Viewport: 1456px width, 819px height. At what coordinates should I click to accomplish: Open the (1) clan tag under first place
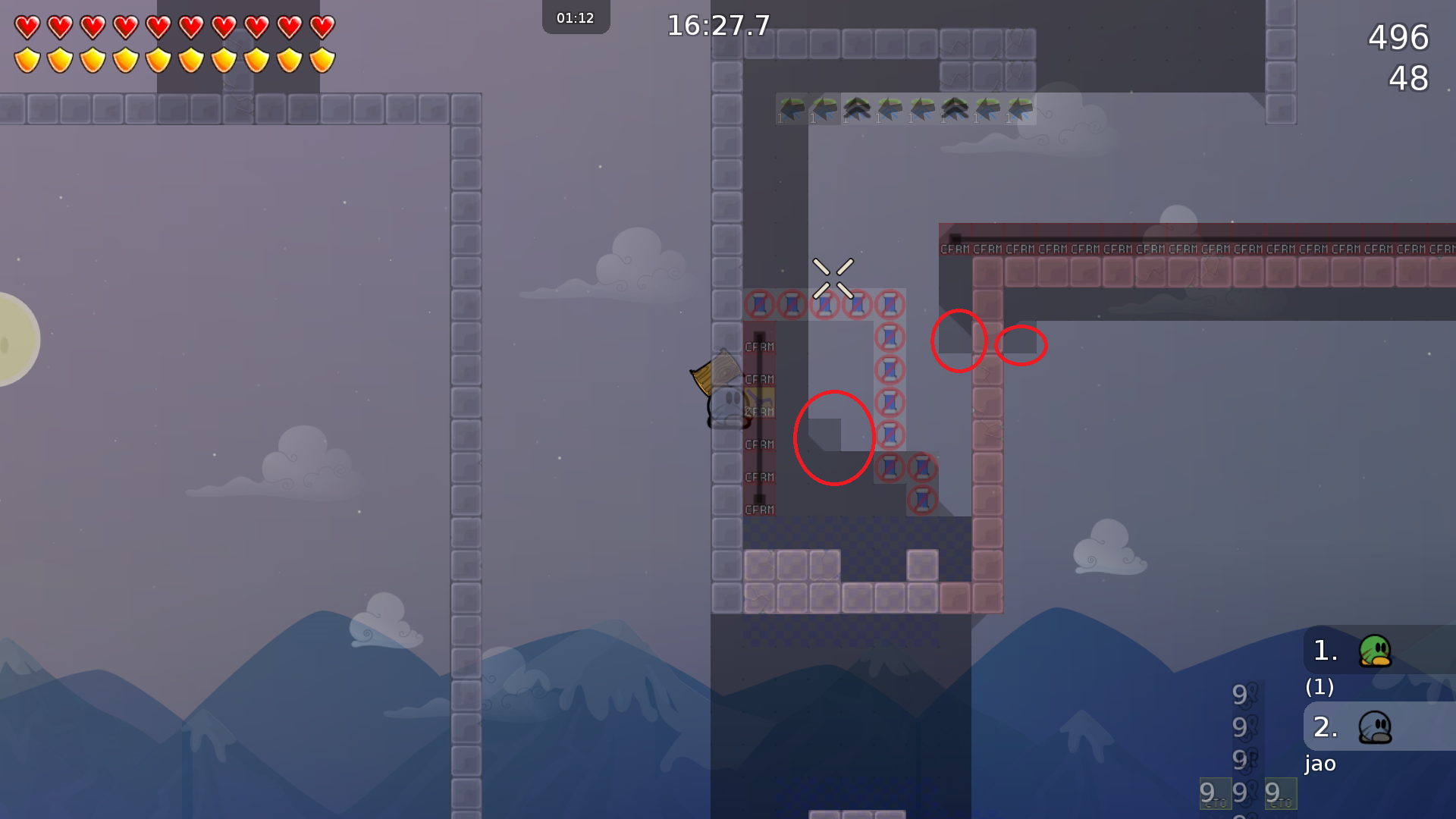pos(1319,688)
